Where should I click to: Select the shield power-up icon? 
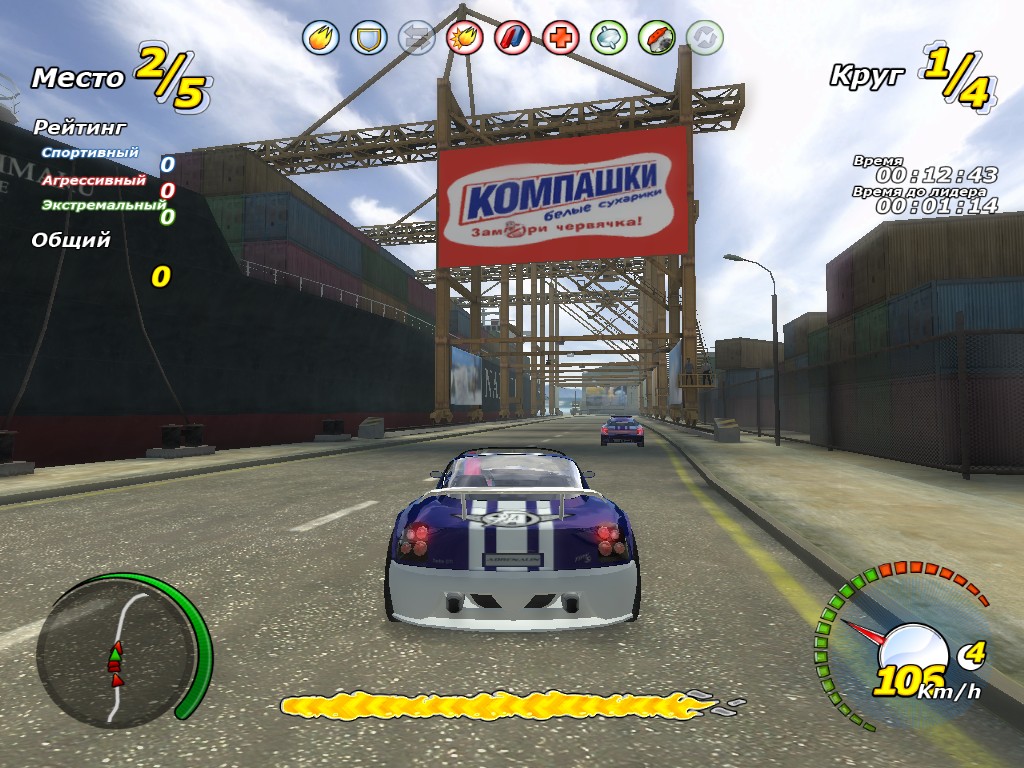coord(369,38)
